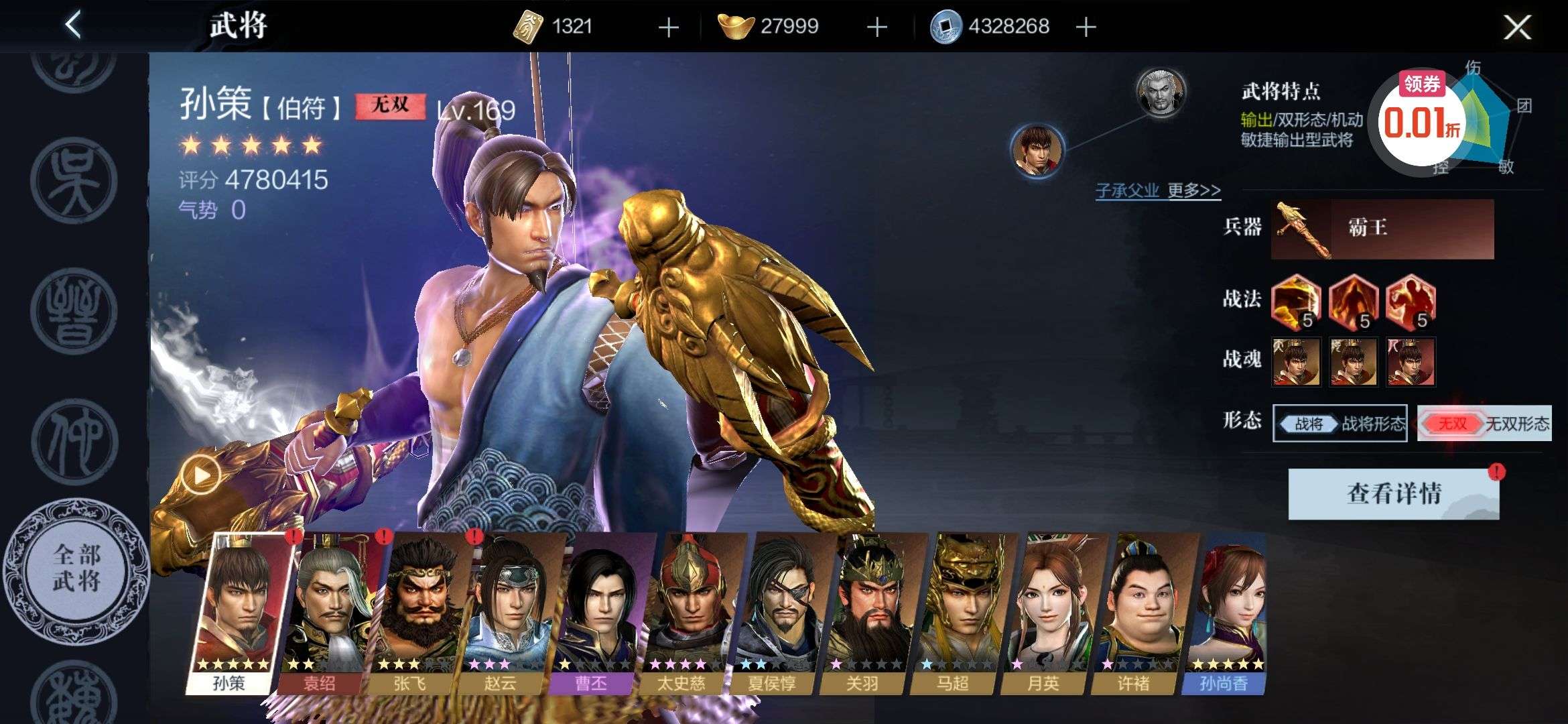Open the 子承父业 bond link
Image resolution: width=1568 pixels, height=724 pixels.
coord(1126,190)
